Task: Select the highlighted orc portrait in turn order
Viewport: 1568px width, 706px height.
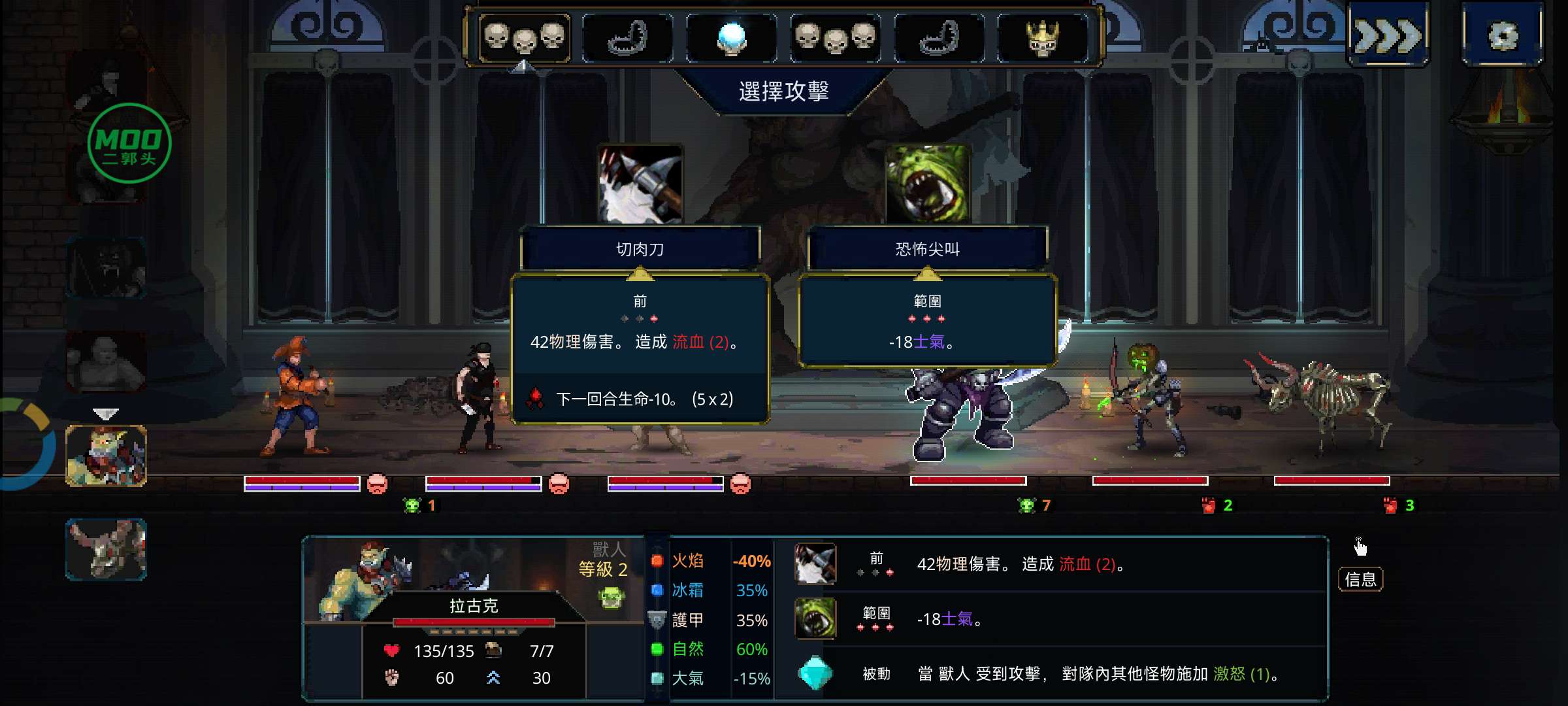Action: (x=106, y=456)
